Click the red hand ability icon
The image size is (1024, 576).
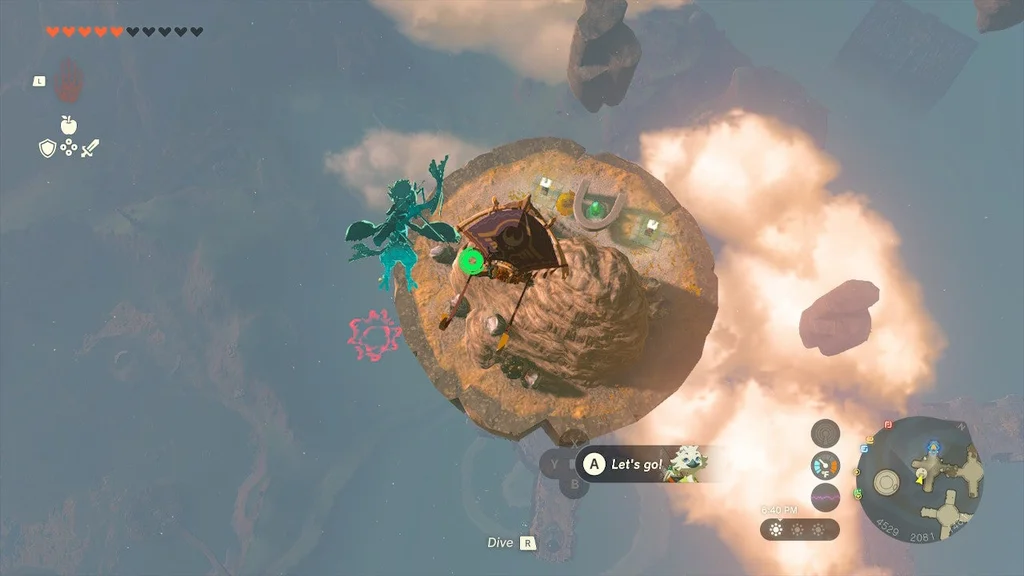69,82
